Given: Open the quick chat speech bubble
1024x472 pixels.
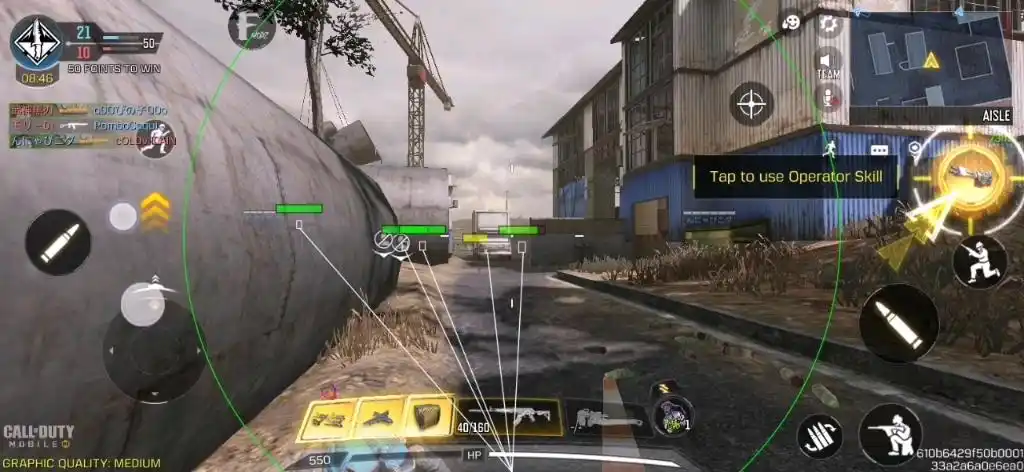Looking at the screenshot, I should tap(880, 150).
